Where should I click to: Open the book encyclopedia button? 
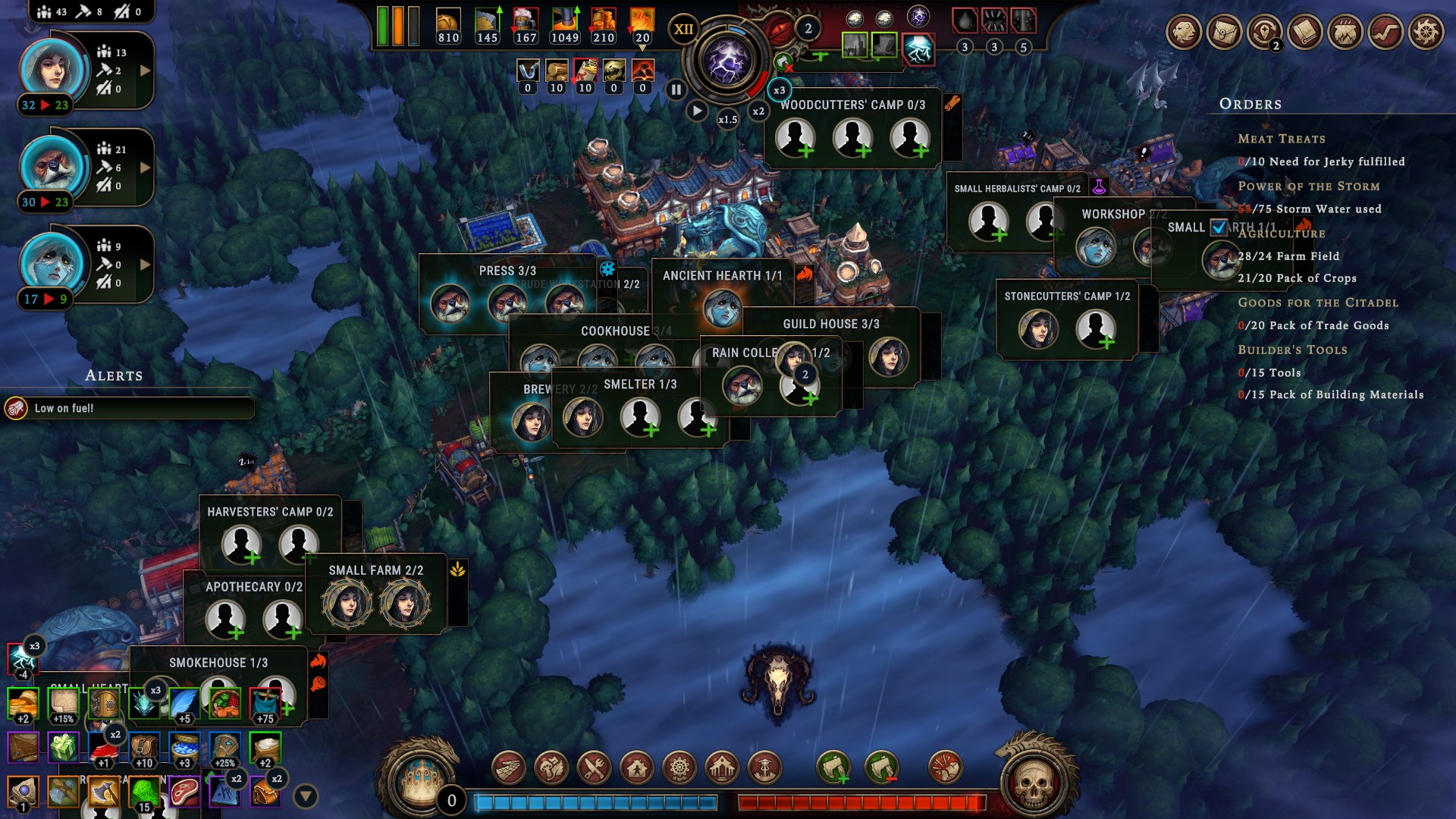click(1305, 33)
